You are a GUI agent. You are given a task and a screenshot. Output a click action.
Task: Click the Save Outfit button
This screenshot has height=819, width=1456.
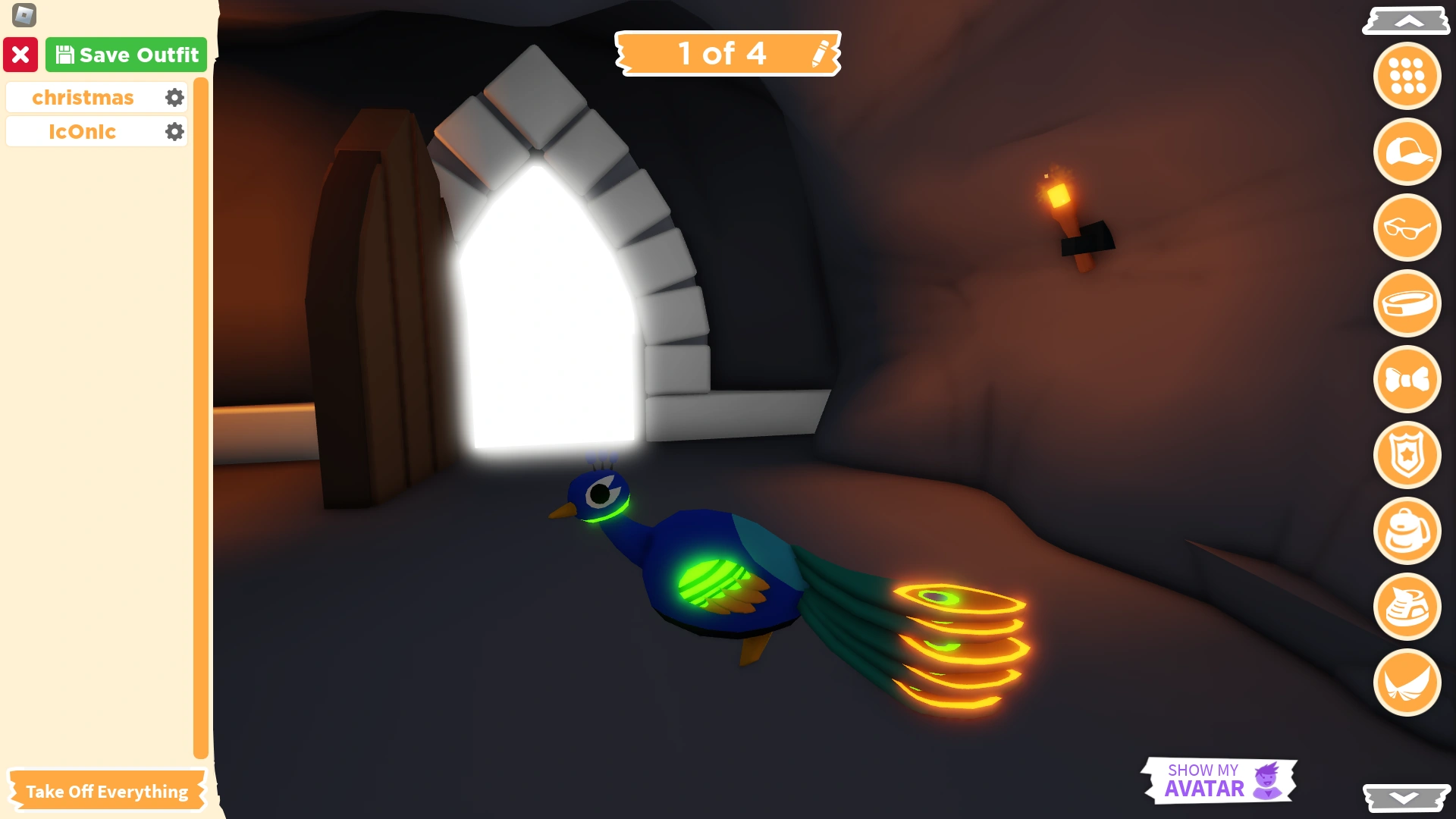[126, 54]
